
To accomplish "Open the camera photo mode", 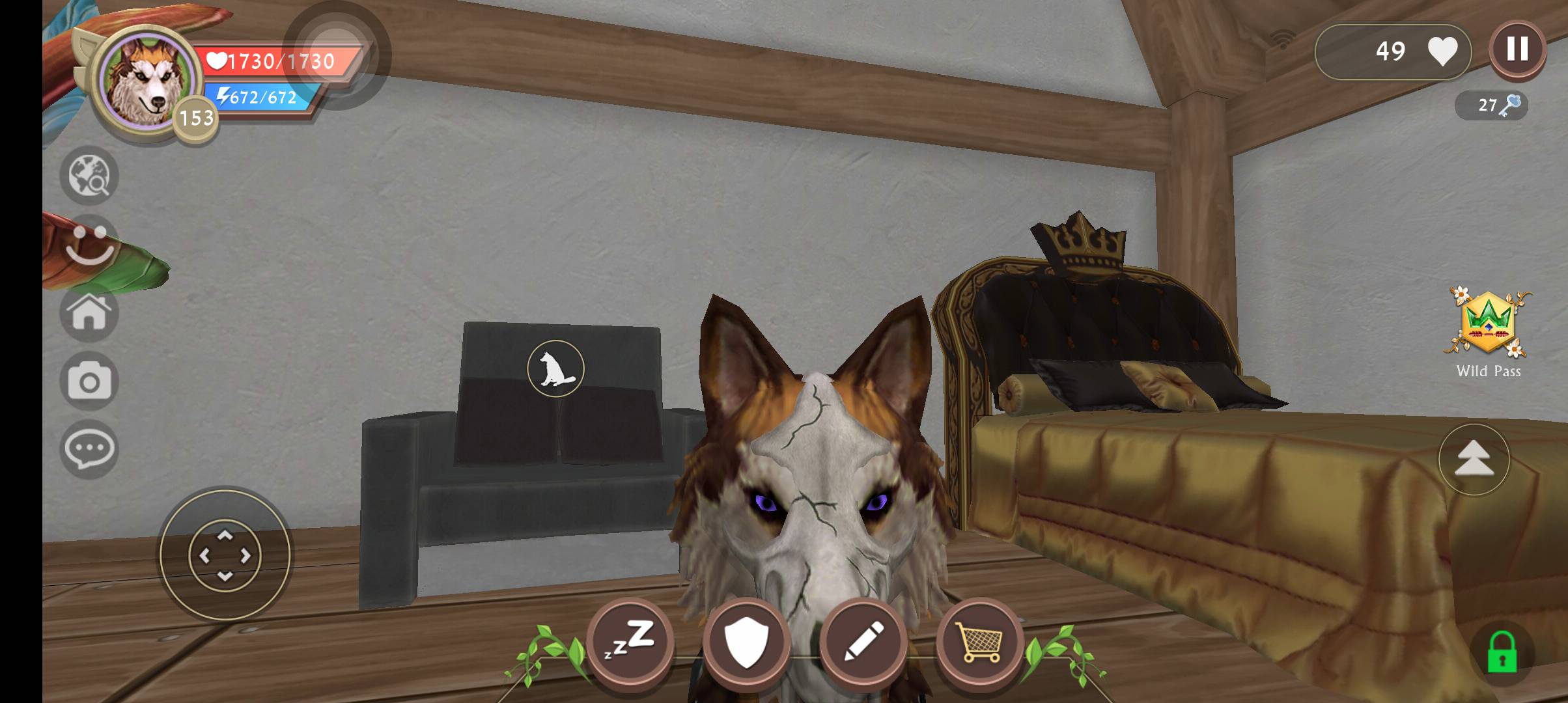I will click(89, 381).
